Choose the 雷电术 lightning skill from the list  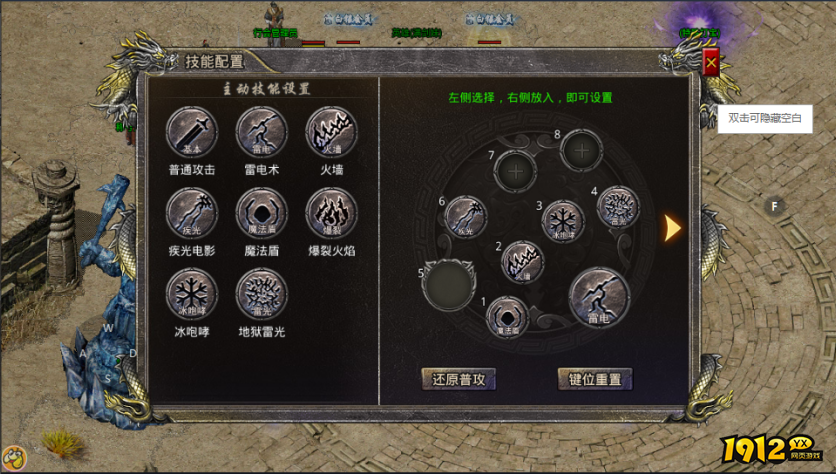point(261,132)
